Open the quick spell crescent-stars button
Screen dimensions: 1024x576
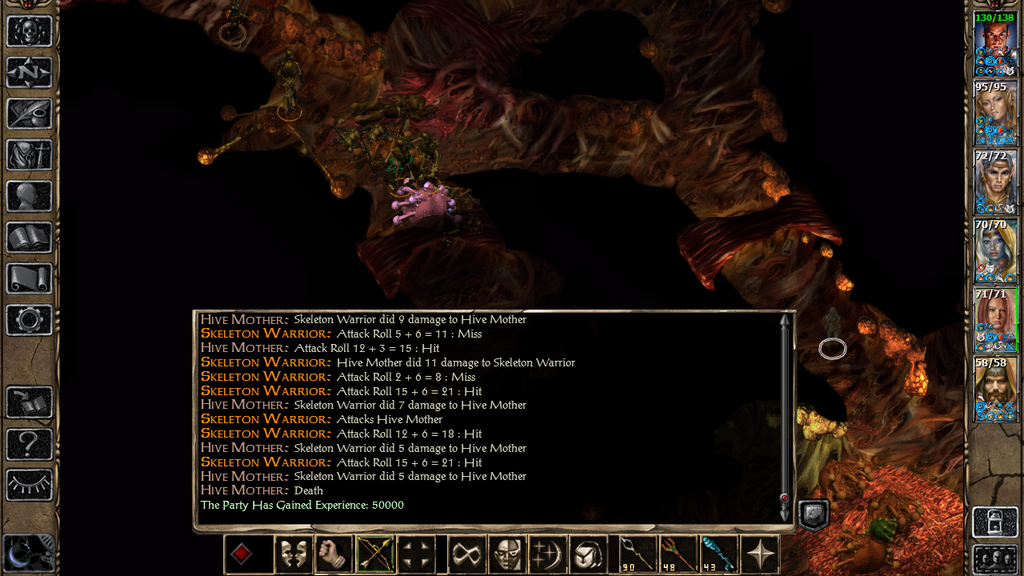click(549, 554)
